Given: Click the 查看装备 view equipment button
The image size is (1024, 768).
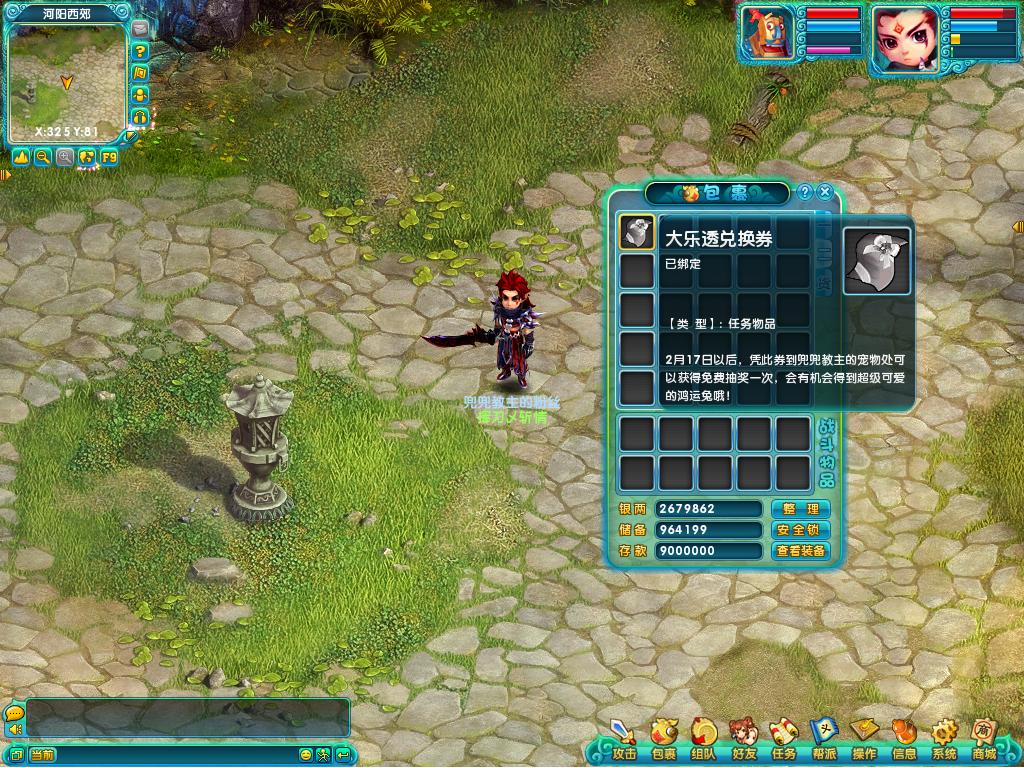Looking at the screenshot, I should [x=800, y=551].
